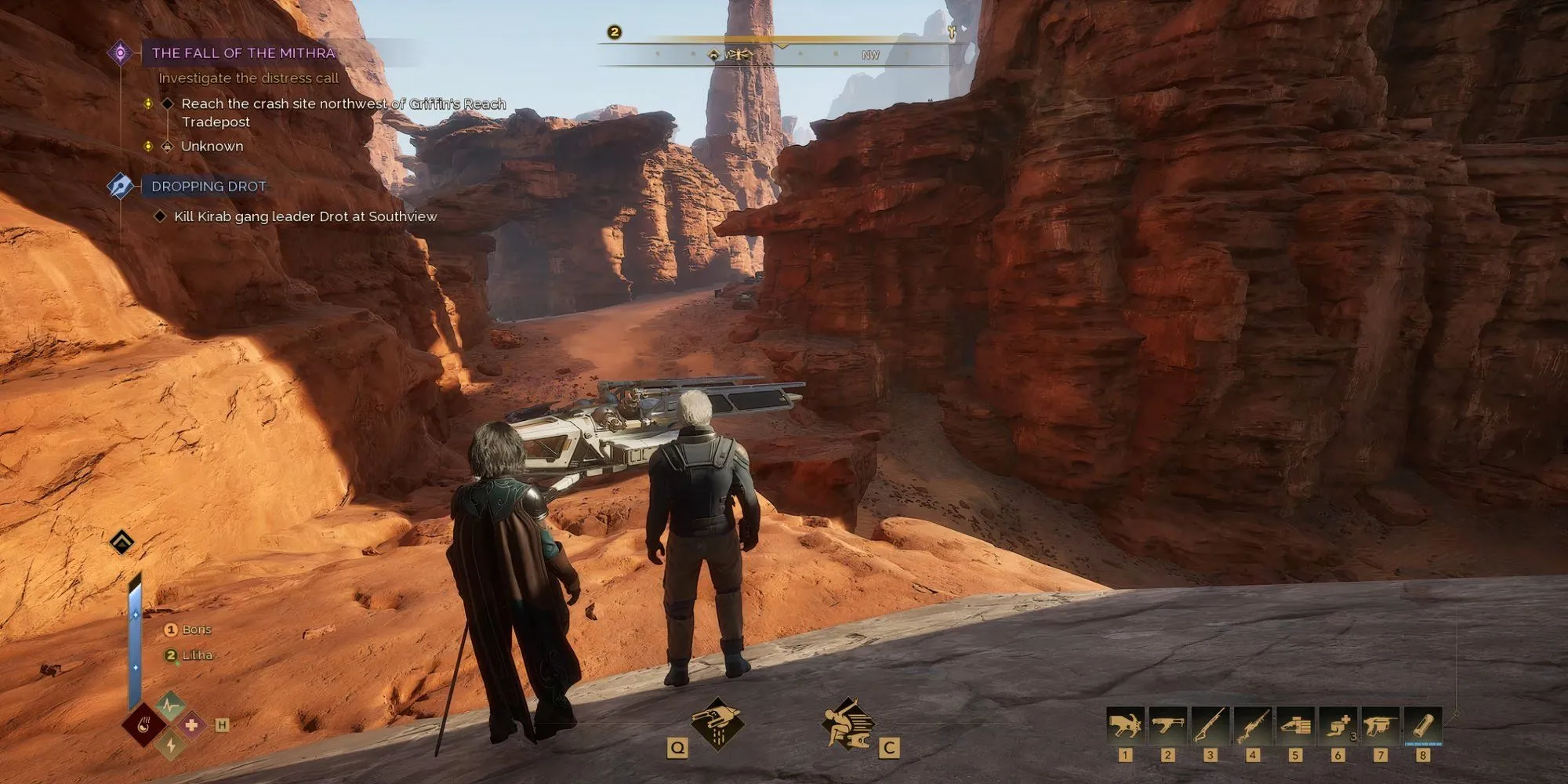Image resolution: width=1568 pixels, height=784 pixels.
Task: Equip the pistol in hotbar slot 2
Action: (x=1167, y=727)
